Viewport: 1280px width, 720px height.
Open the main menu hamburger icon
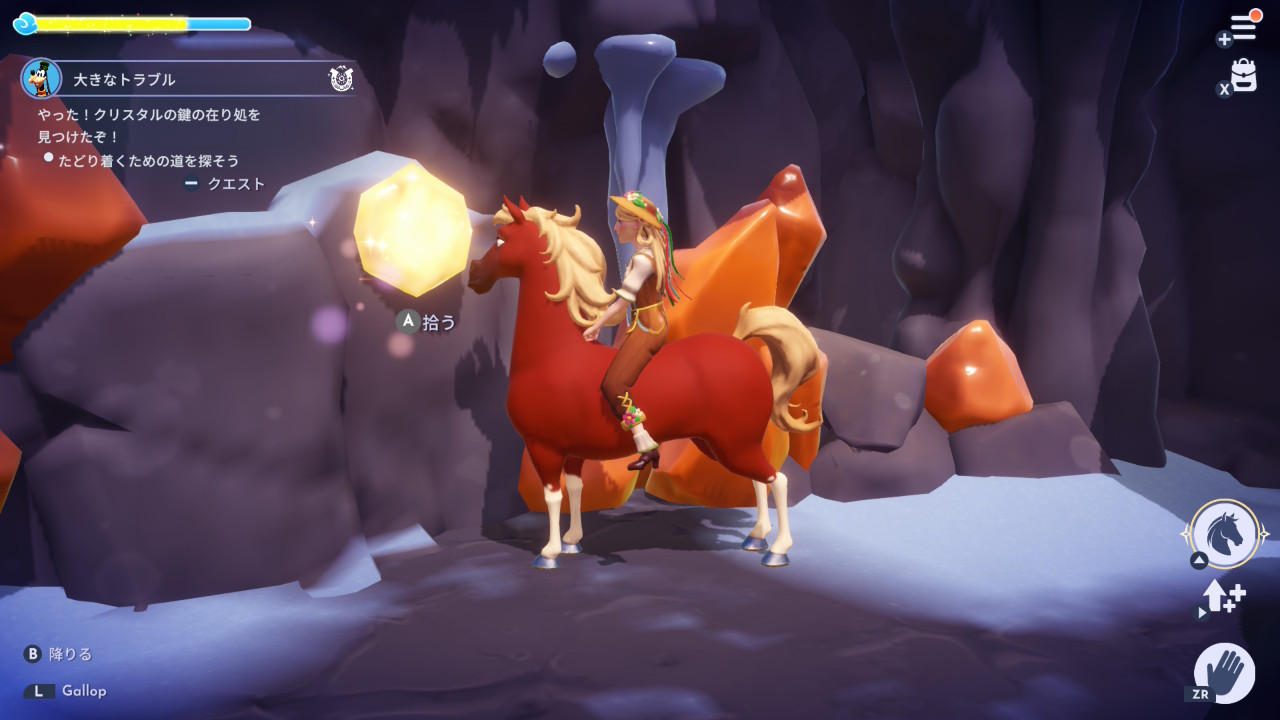tap(1242, 27)
